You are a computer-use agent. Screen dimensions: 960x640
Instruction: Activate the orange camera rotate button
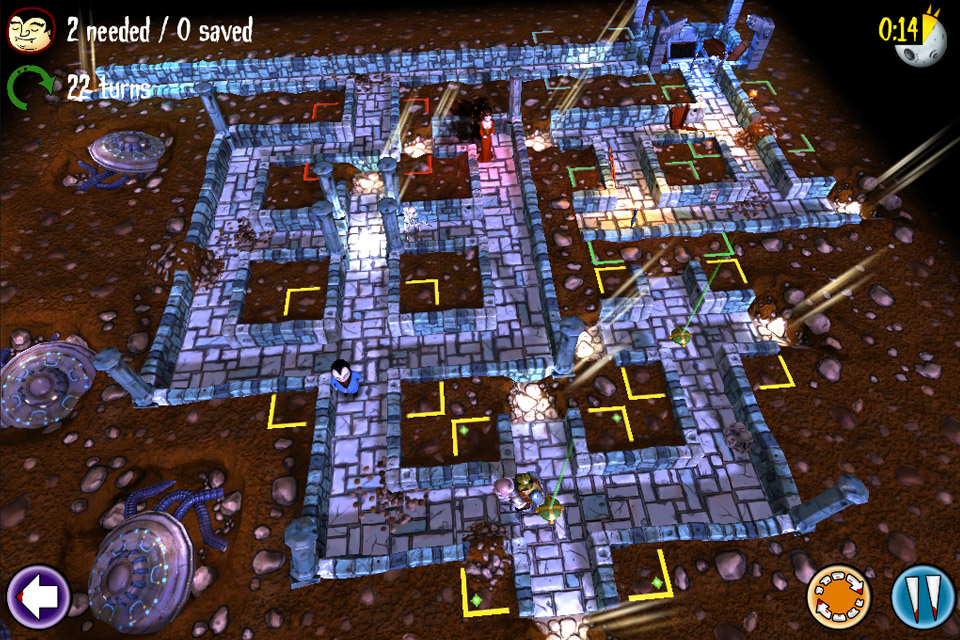tap(838, 597)
